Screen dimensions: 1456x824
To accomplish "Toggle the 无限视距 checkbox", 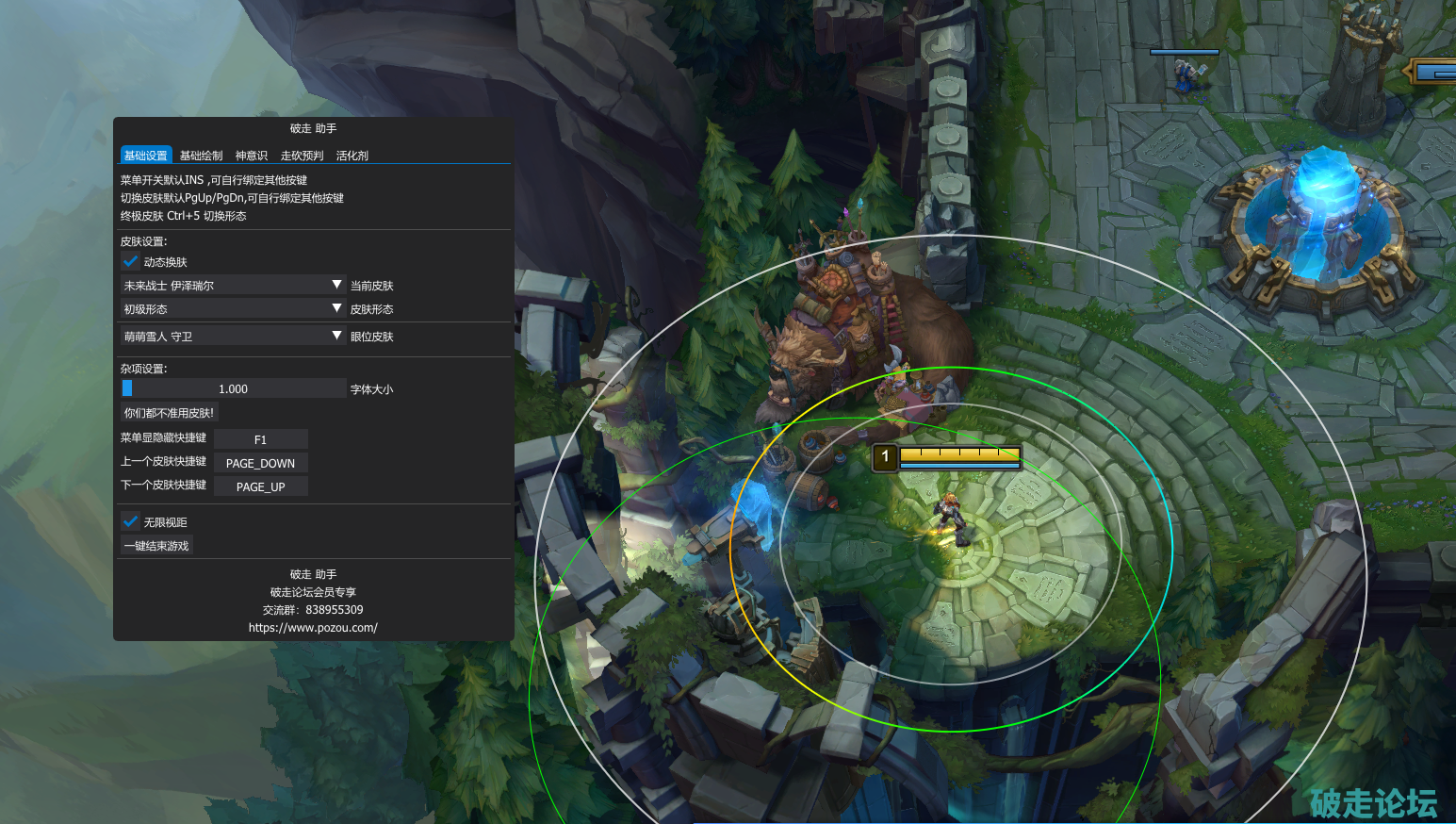I will click(131, 521).
